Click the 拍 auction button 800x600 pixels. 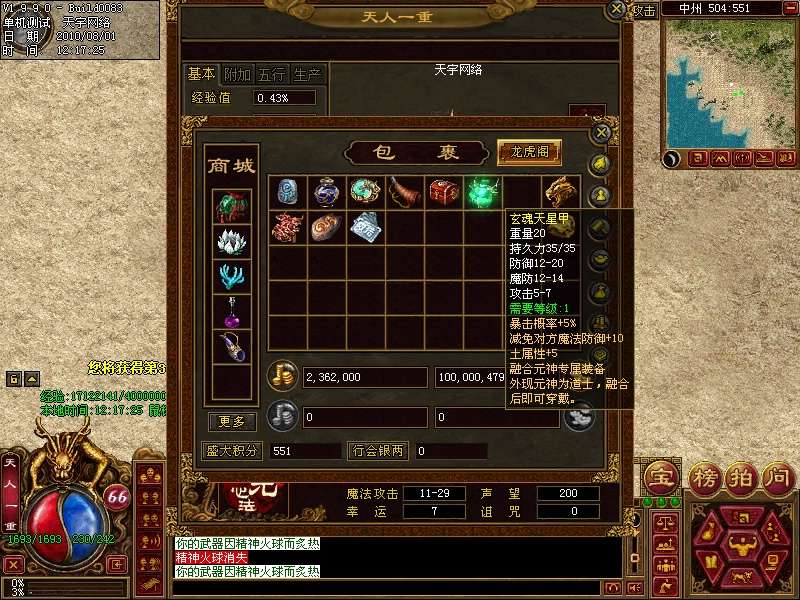[x=739, y=475]
